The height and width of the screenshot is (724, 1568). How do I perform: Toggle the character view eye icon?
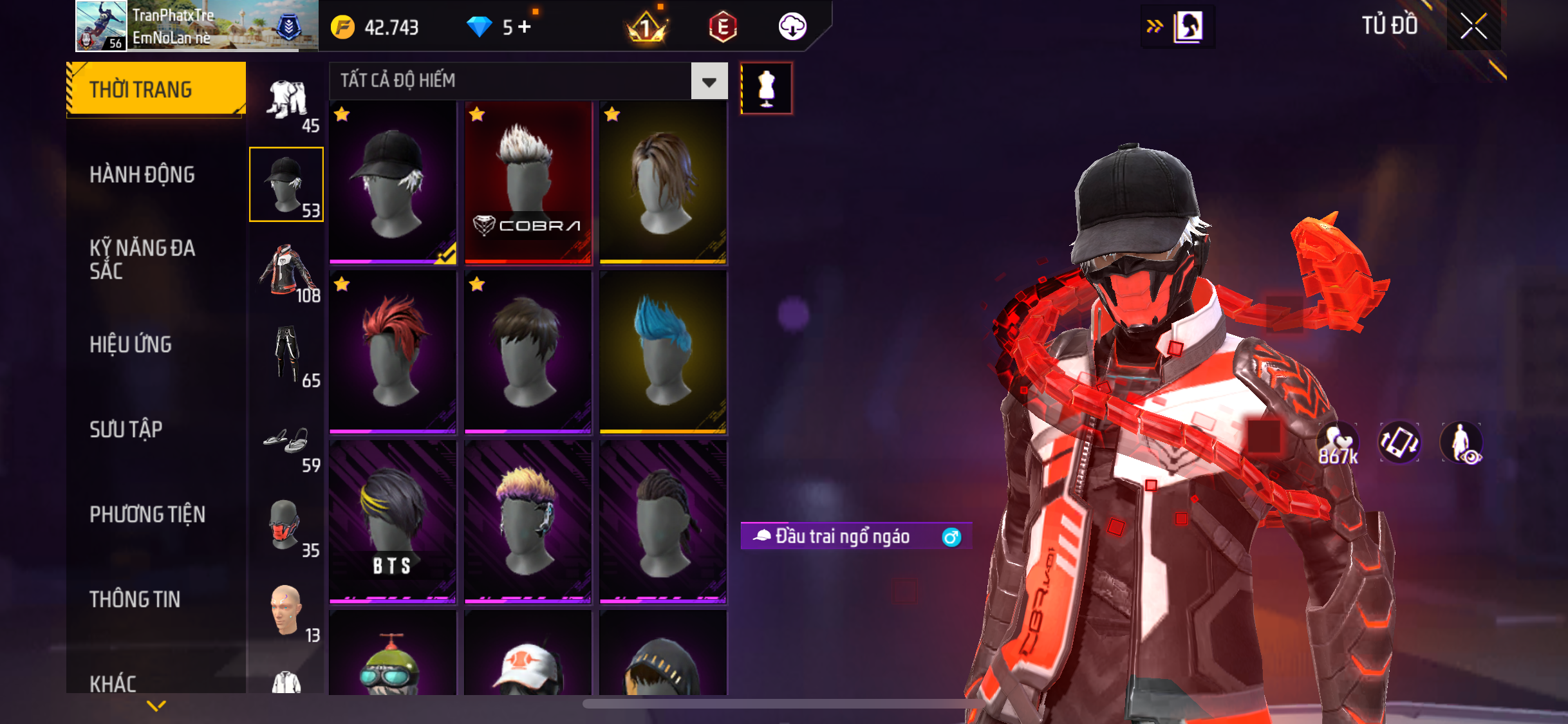coord(1461,443)
